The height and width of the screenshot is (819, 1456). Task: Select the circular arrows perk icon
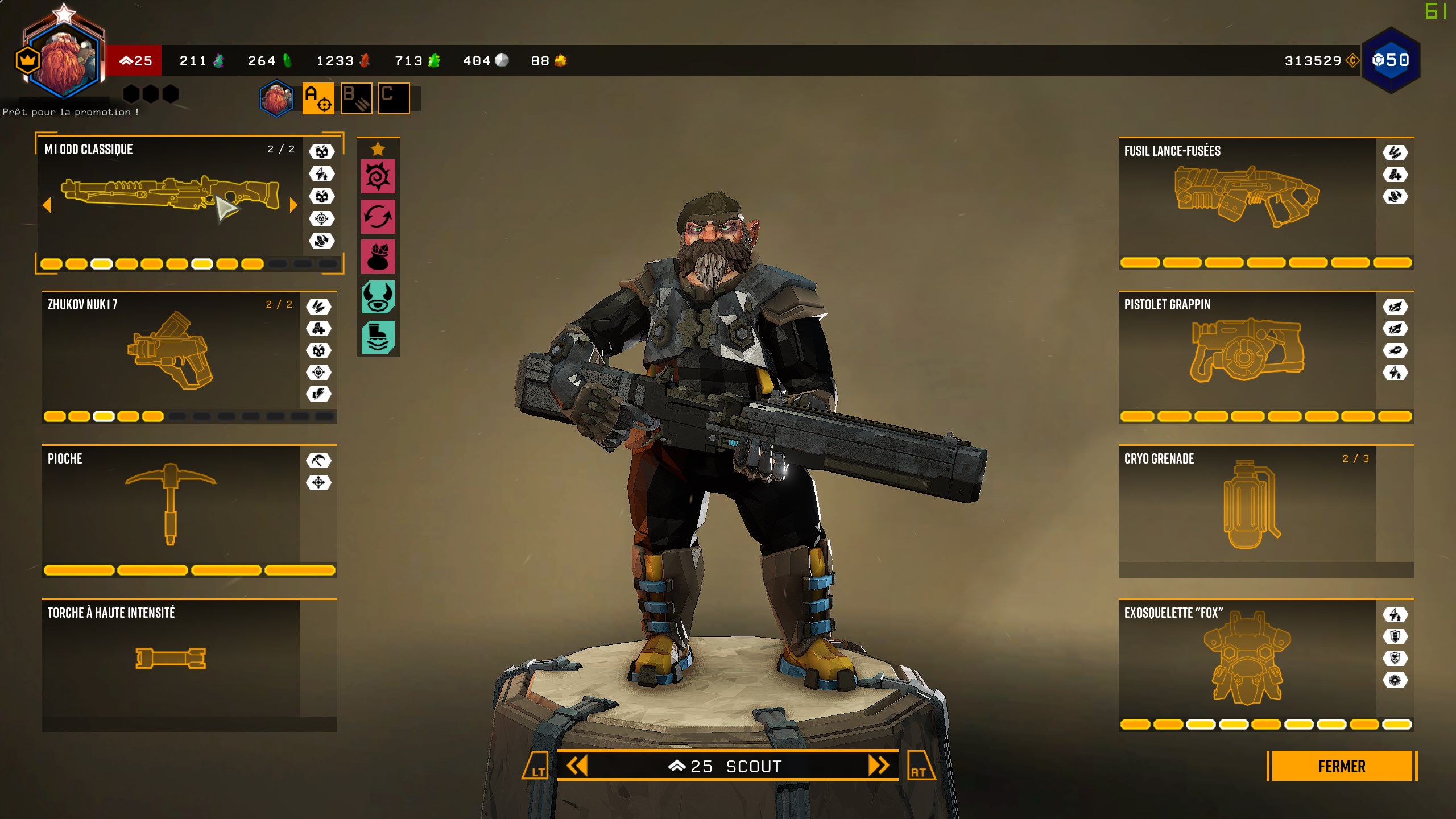tap(378, 217)
